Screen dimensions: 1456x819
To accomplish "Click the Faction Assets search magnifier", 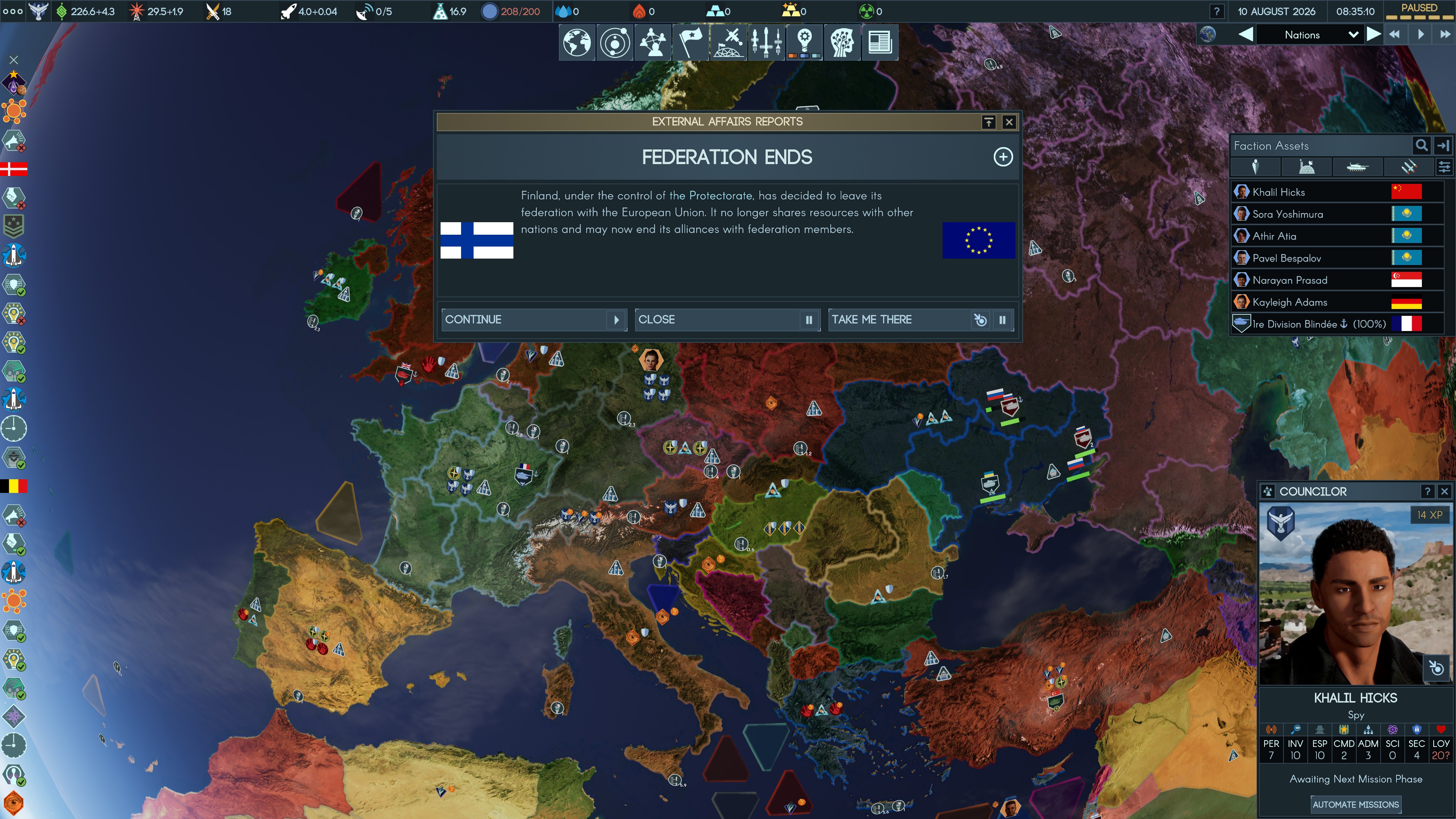I will [x=1421, y=146].
